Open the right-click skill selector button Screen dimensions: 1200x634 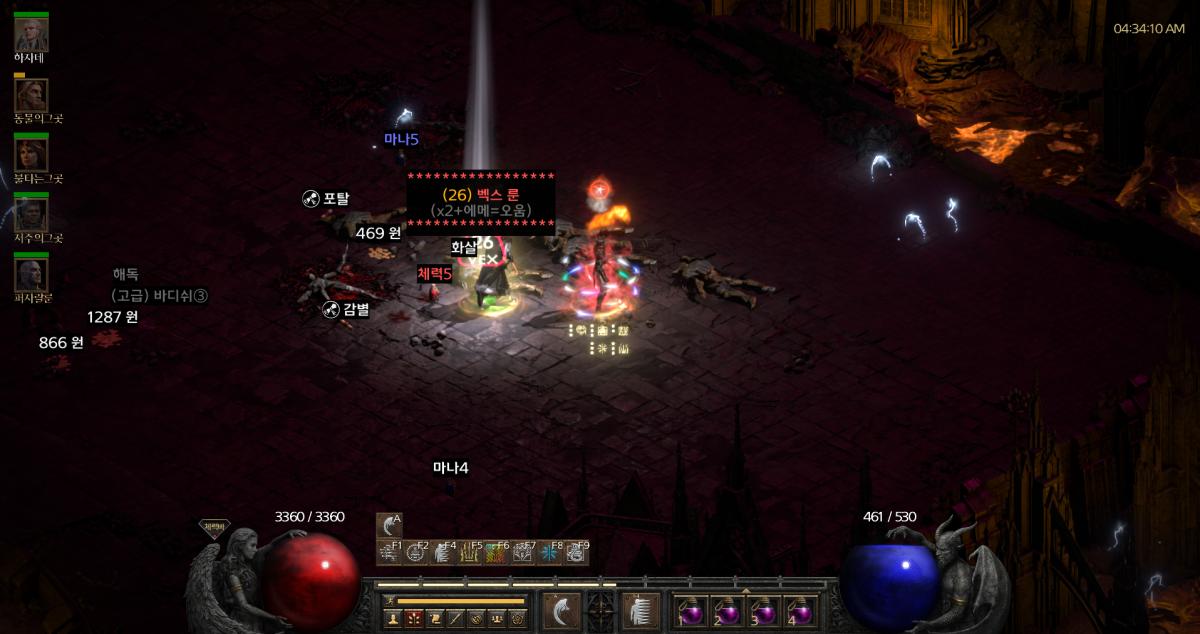[640, 610]
